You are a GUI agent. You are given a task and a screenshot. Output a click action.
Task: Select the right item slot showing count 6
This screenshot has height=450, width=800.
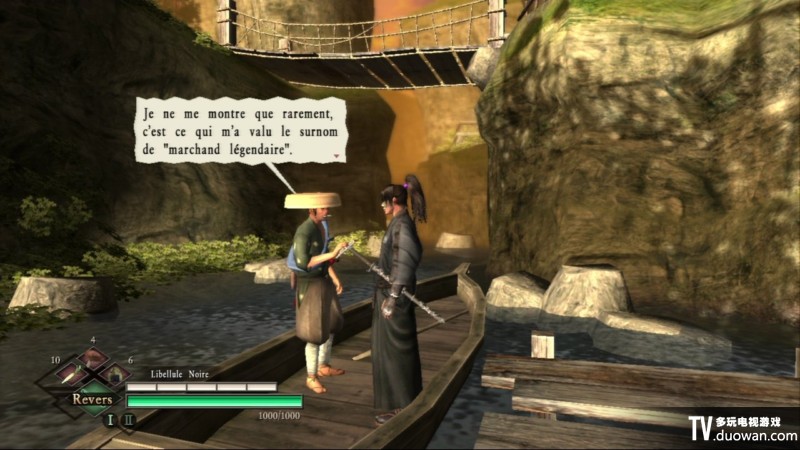116,373
